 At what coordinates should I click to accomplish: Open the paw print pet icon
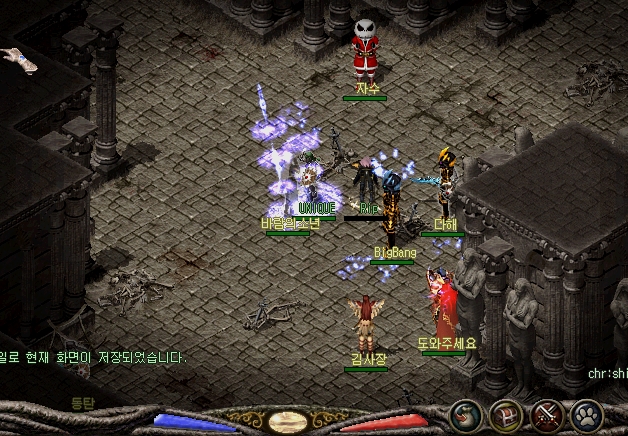point(587,415)
